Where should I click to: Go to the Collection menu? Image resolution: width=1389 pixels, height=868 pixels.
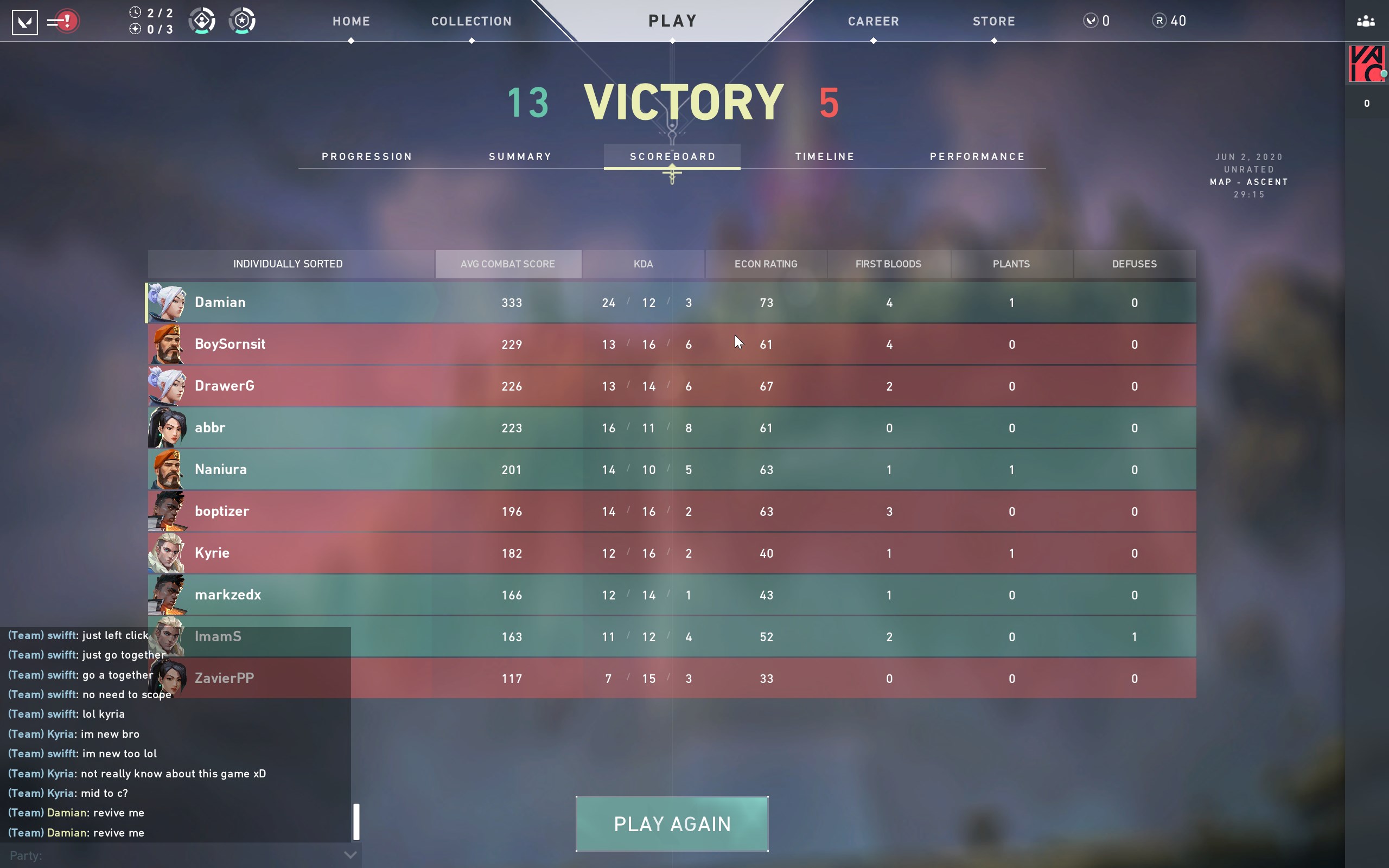tap(471, 21)
